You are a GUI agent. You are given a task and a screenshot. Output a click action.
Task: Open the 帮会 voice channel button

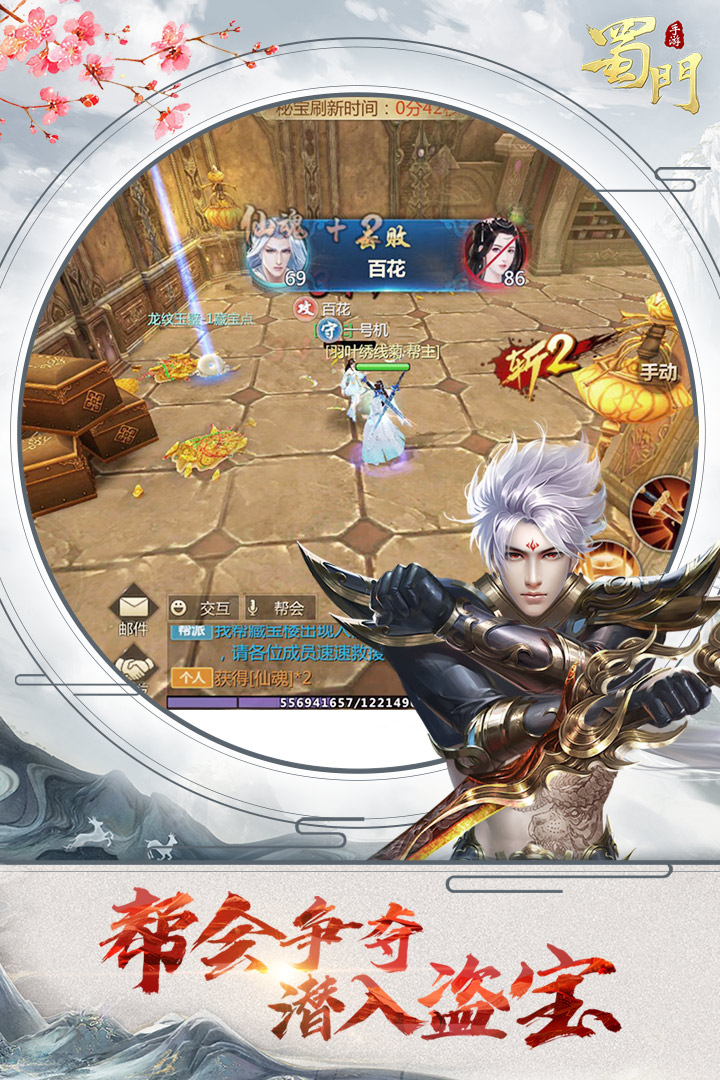pos(279,607)
